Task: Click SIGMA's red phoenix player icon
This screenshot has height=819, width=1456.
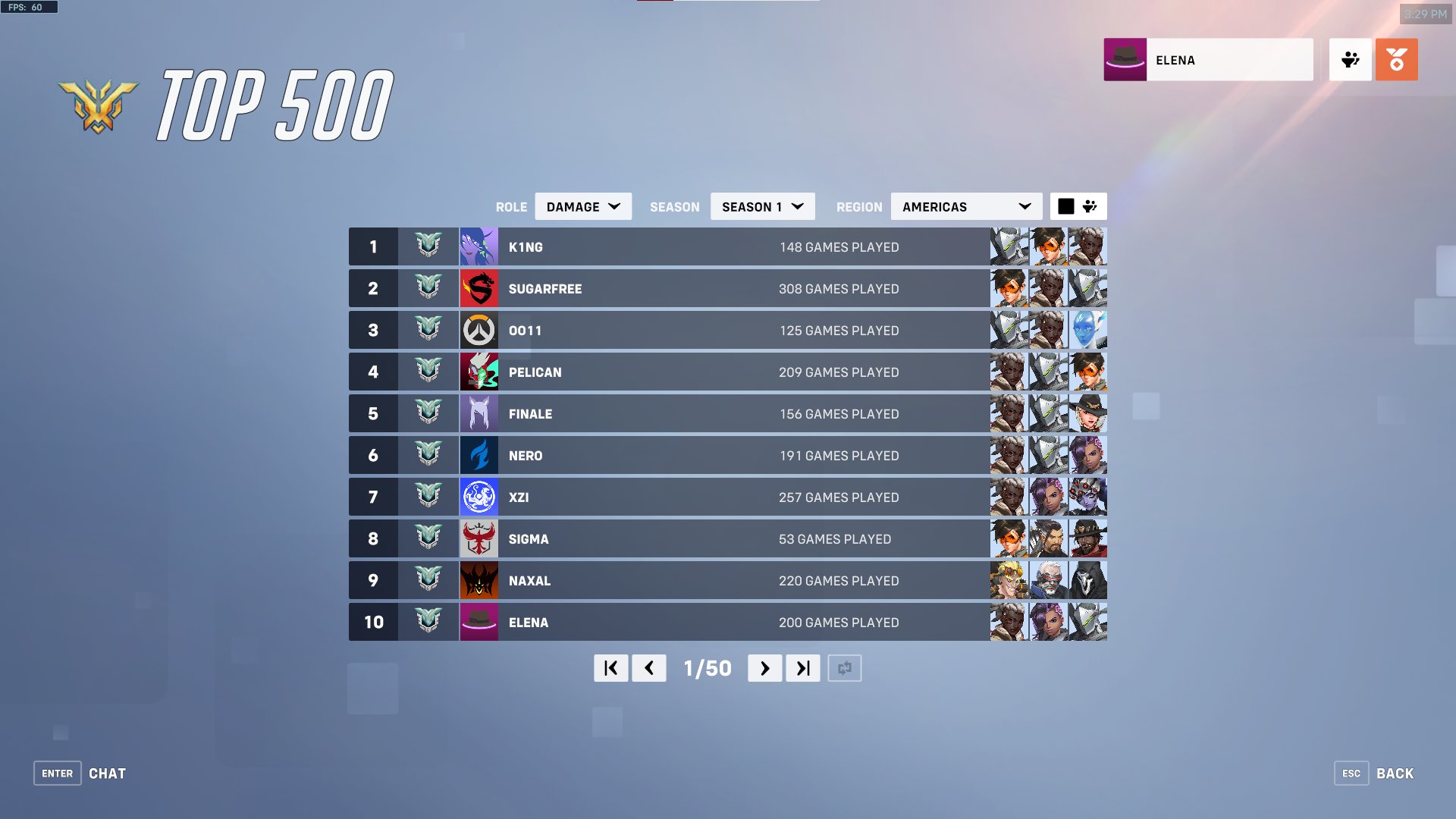Action: click(479, 538)
